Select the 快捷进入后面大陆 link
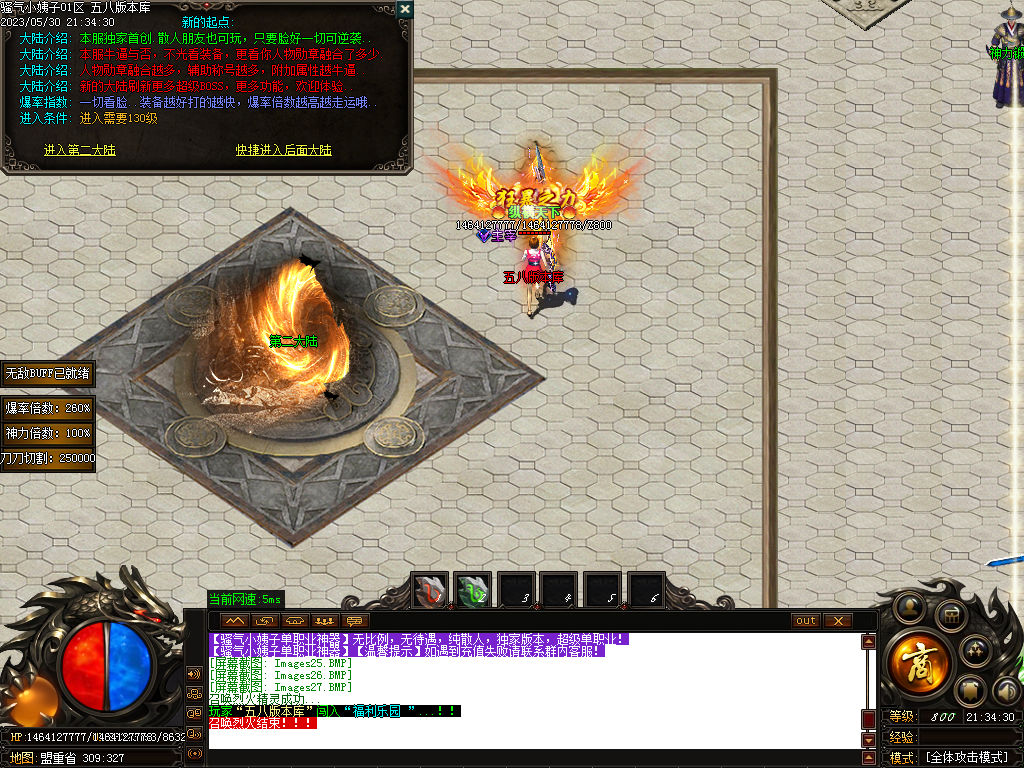 [283, 150]
